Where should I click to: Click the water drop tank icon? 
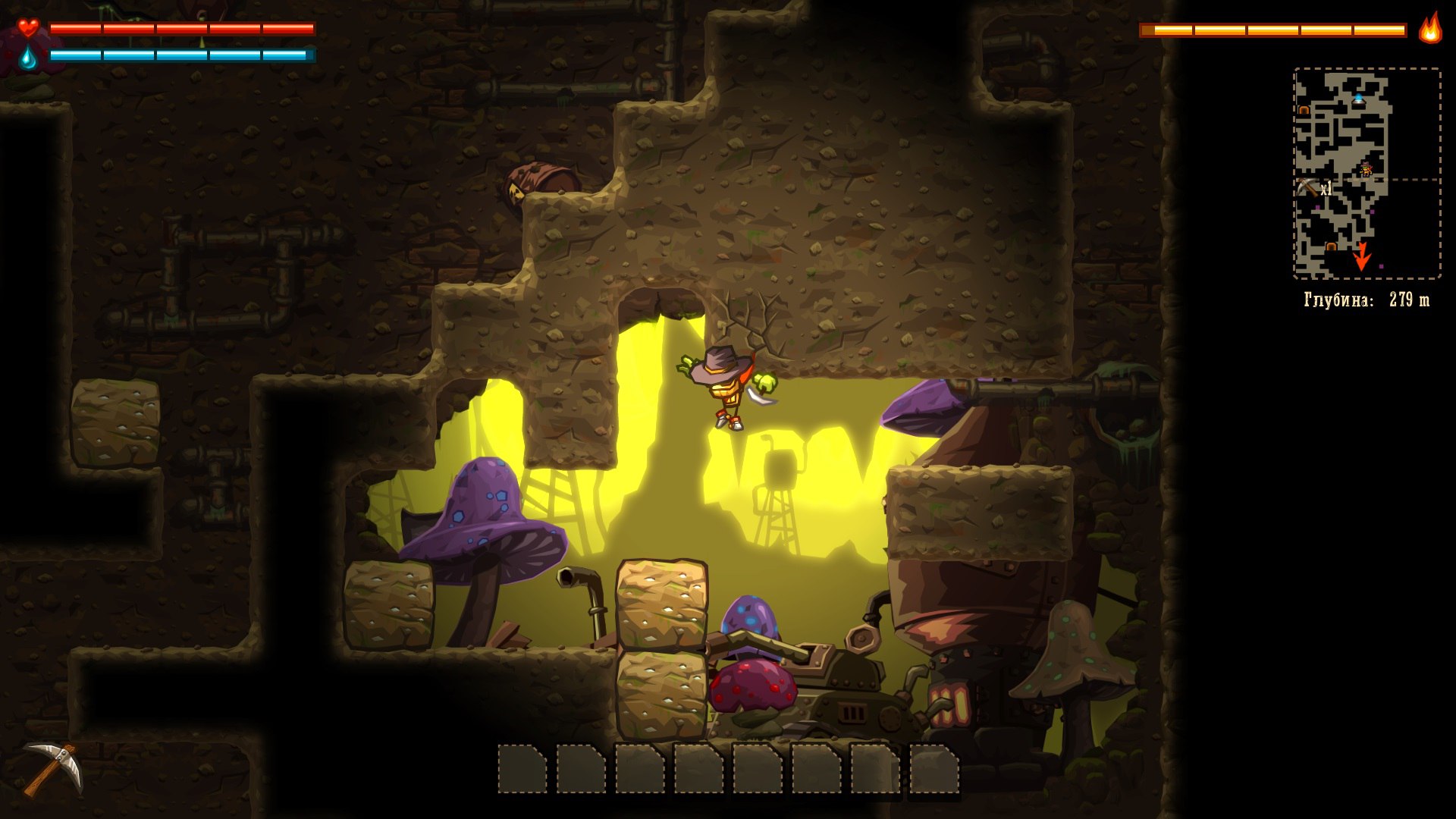coord(28,57)
